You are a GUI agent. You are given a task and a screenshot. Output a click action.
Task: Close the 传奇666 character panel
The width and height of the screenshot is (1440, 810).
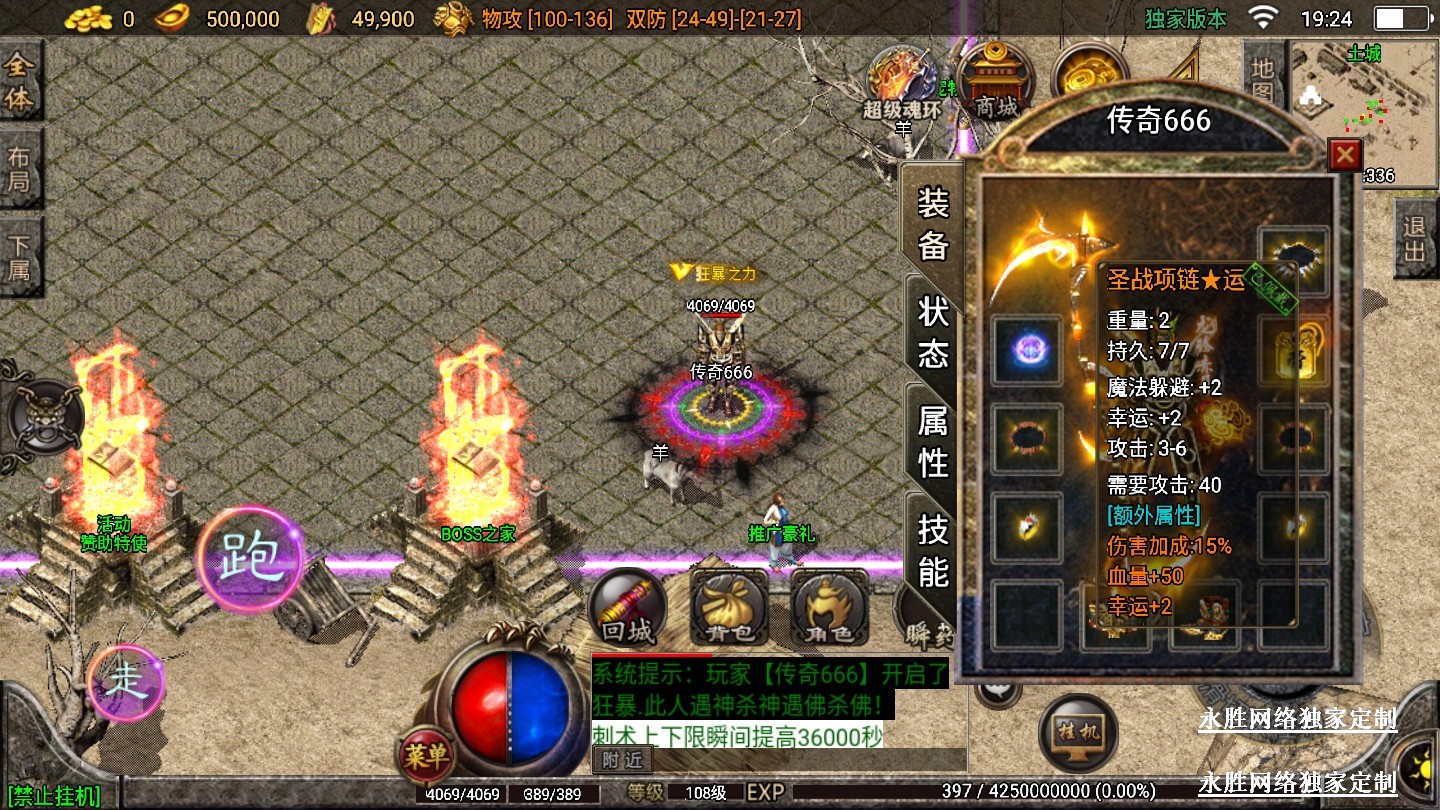tap(1345, 155)
